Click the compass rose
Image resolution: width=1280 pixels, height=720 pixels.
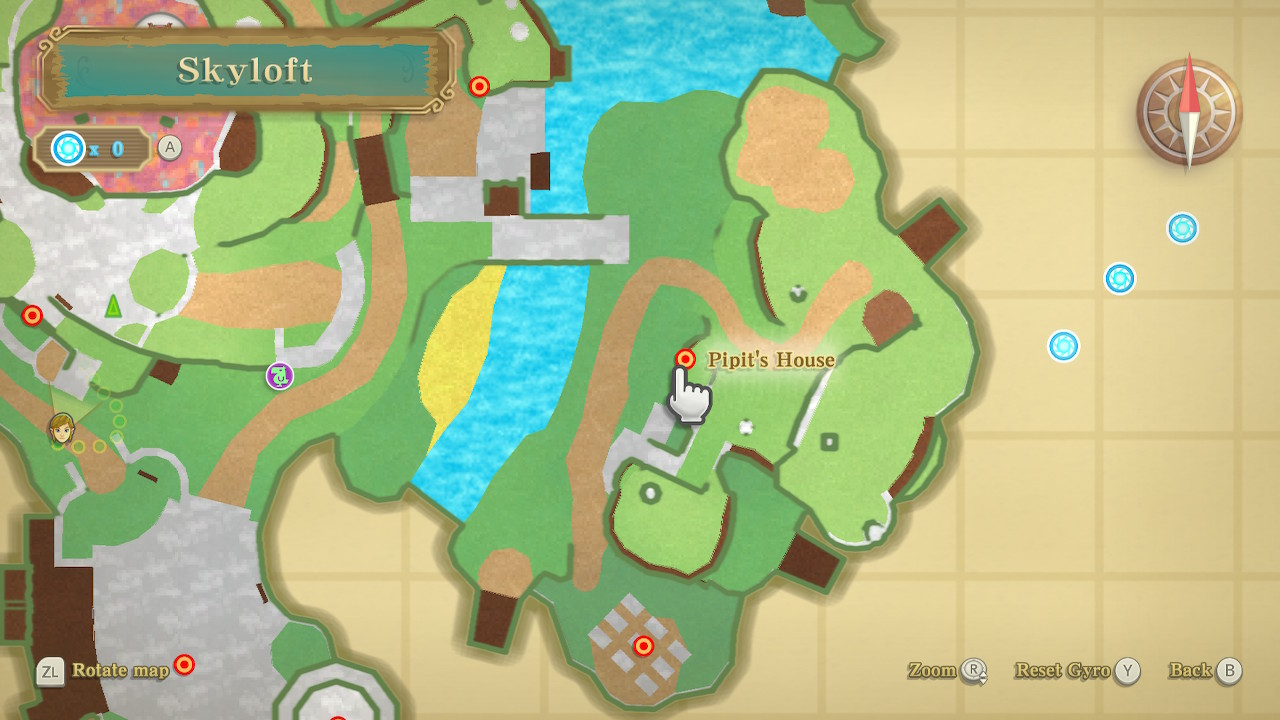pos(1189,112)
